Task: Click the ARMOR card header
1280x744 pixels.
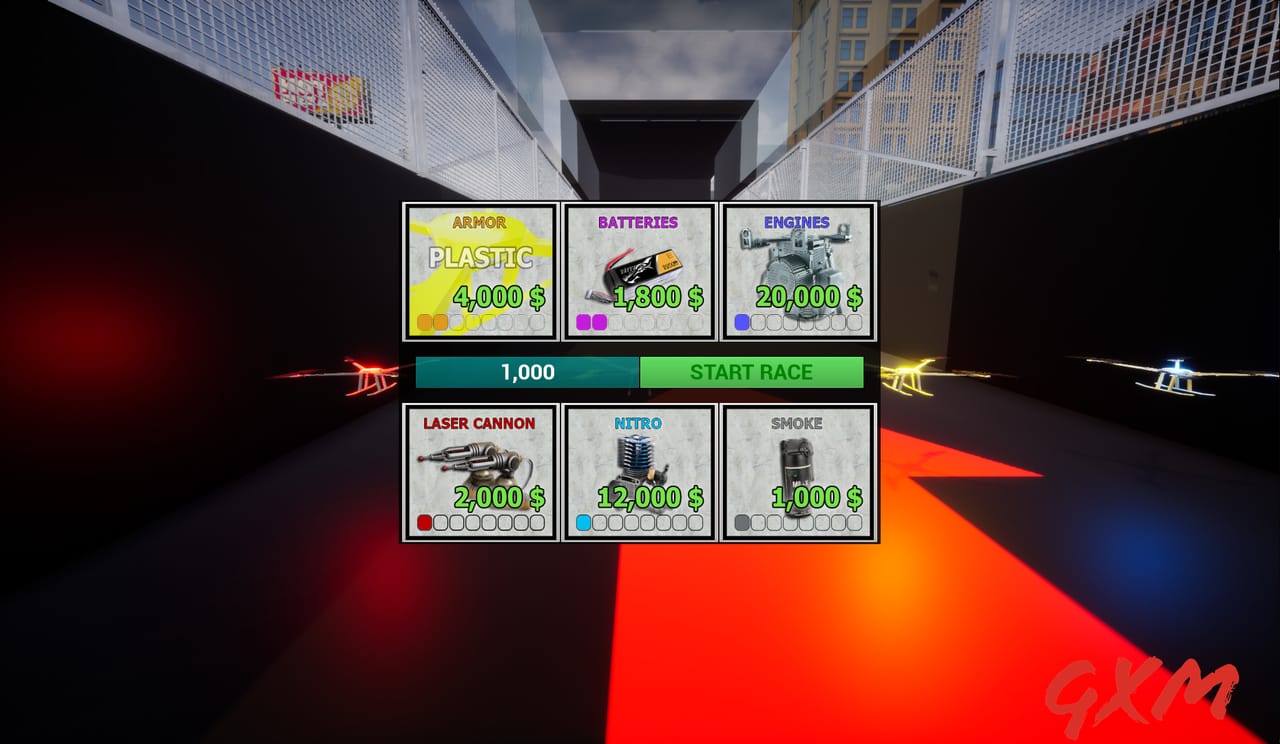Action: pyautogui.click(x=480, y=222)
